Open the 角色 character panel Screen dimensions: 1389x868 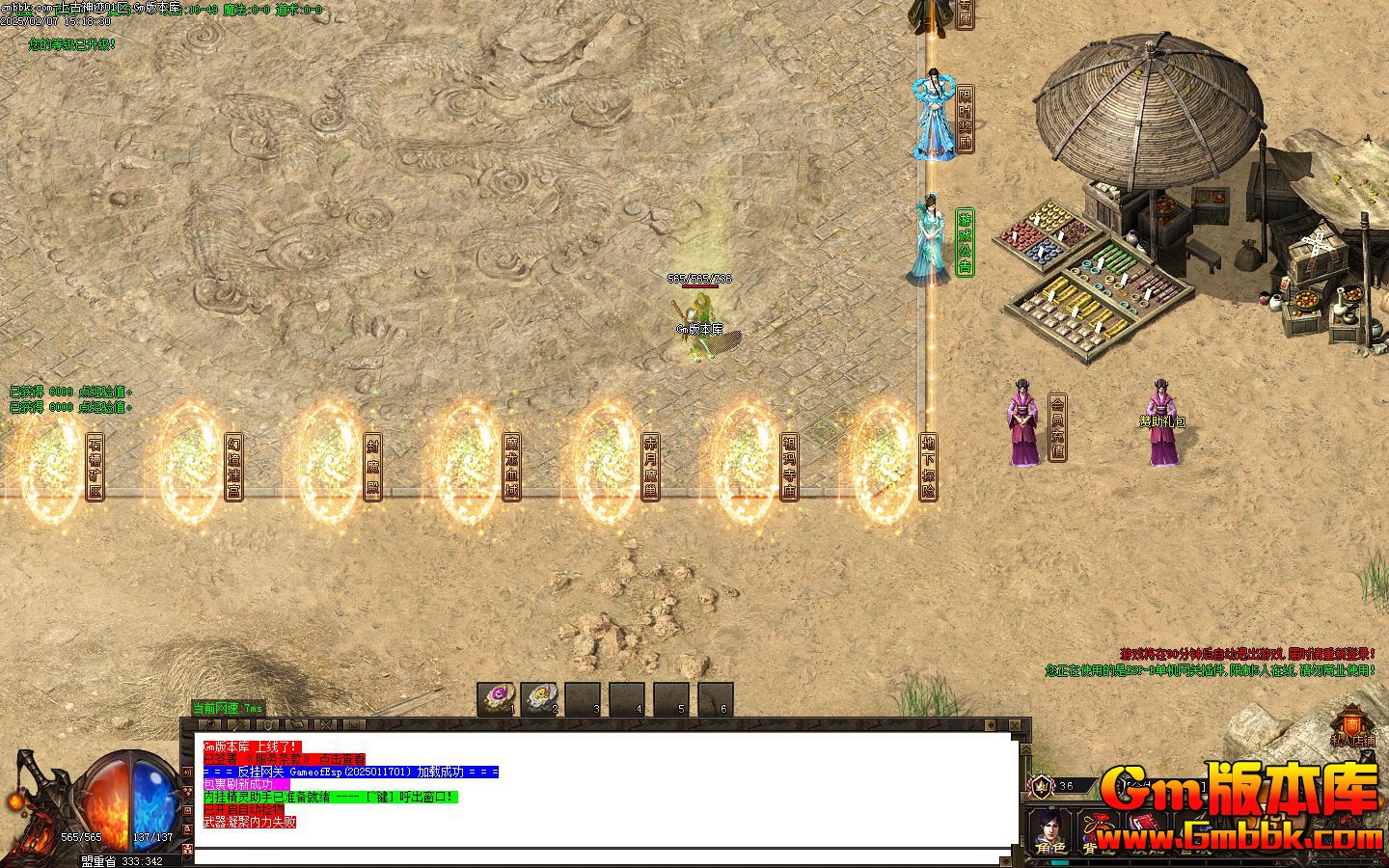(x=1049, y=831)
